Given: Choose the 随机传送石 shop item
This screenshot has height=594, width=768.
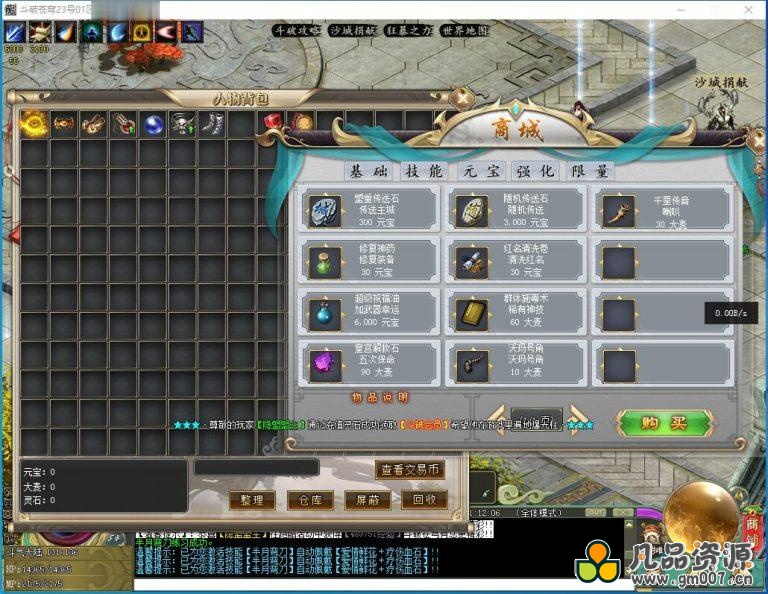Looking at the screenshot, I should pos(515,209).
